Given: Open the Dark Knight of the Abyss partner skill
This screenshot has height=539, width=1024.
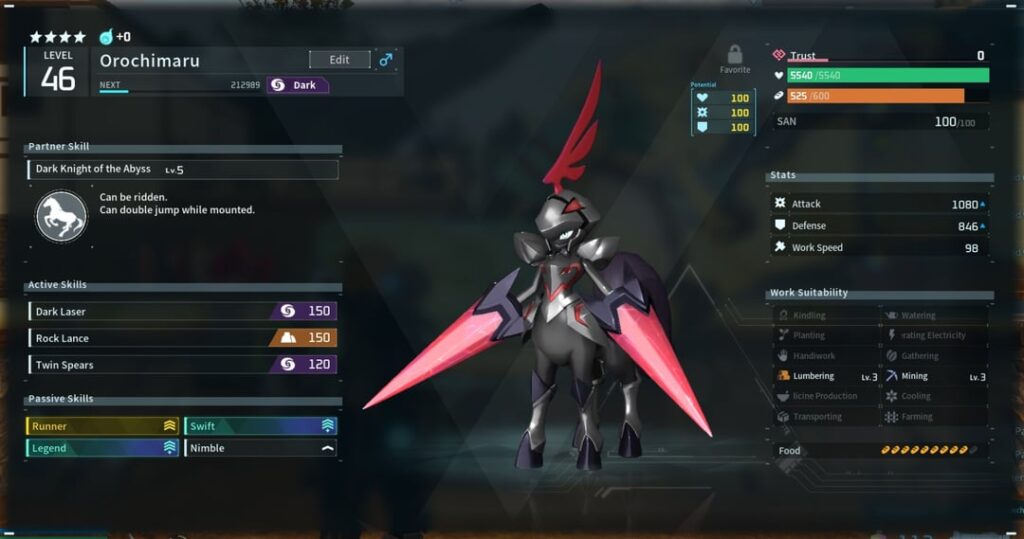Looking at the screenshot, I should (183, 170).
